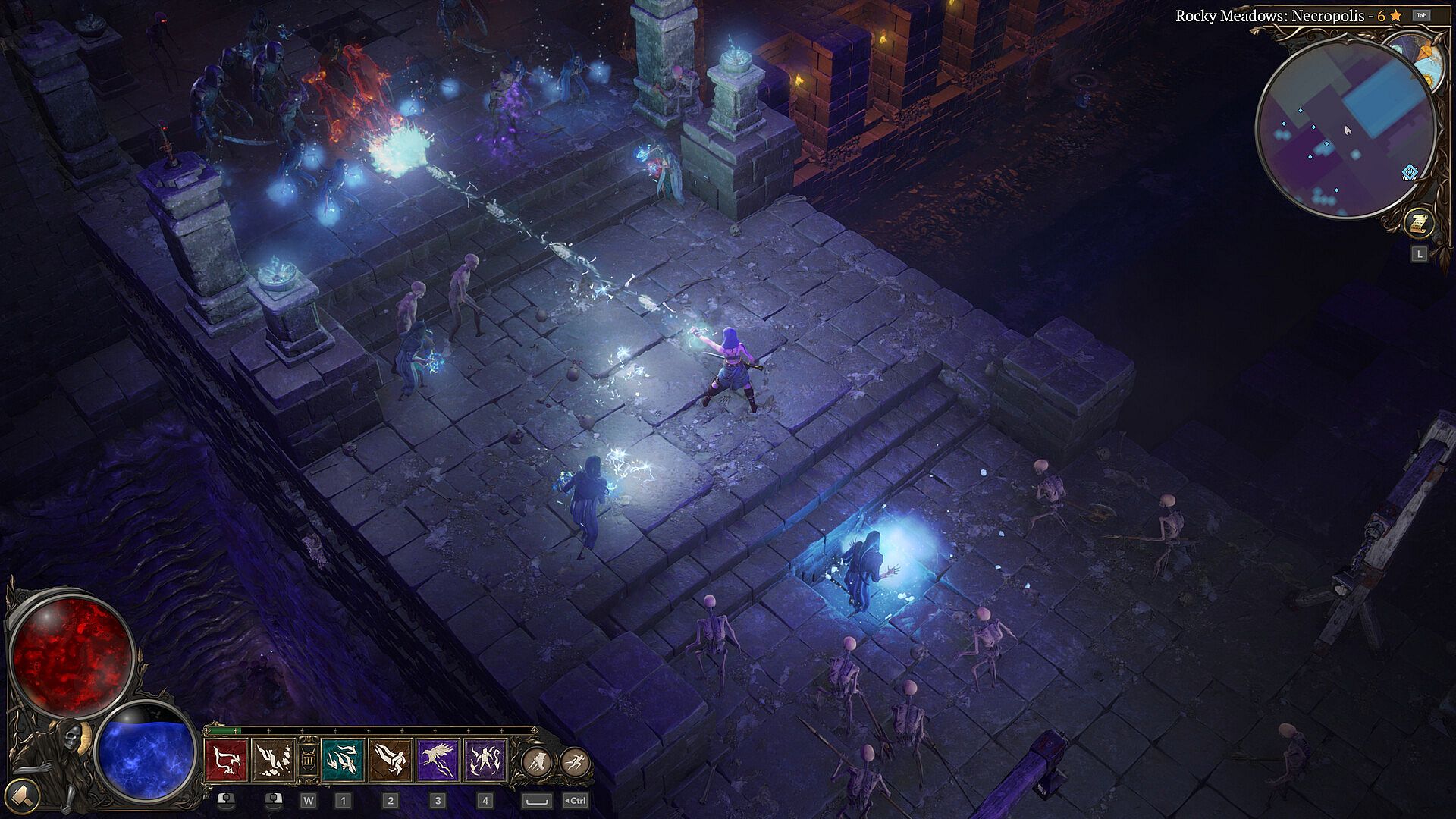Activate the brown ground-smash skill

click(273, 759)
